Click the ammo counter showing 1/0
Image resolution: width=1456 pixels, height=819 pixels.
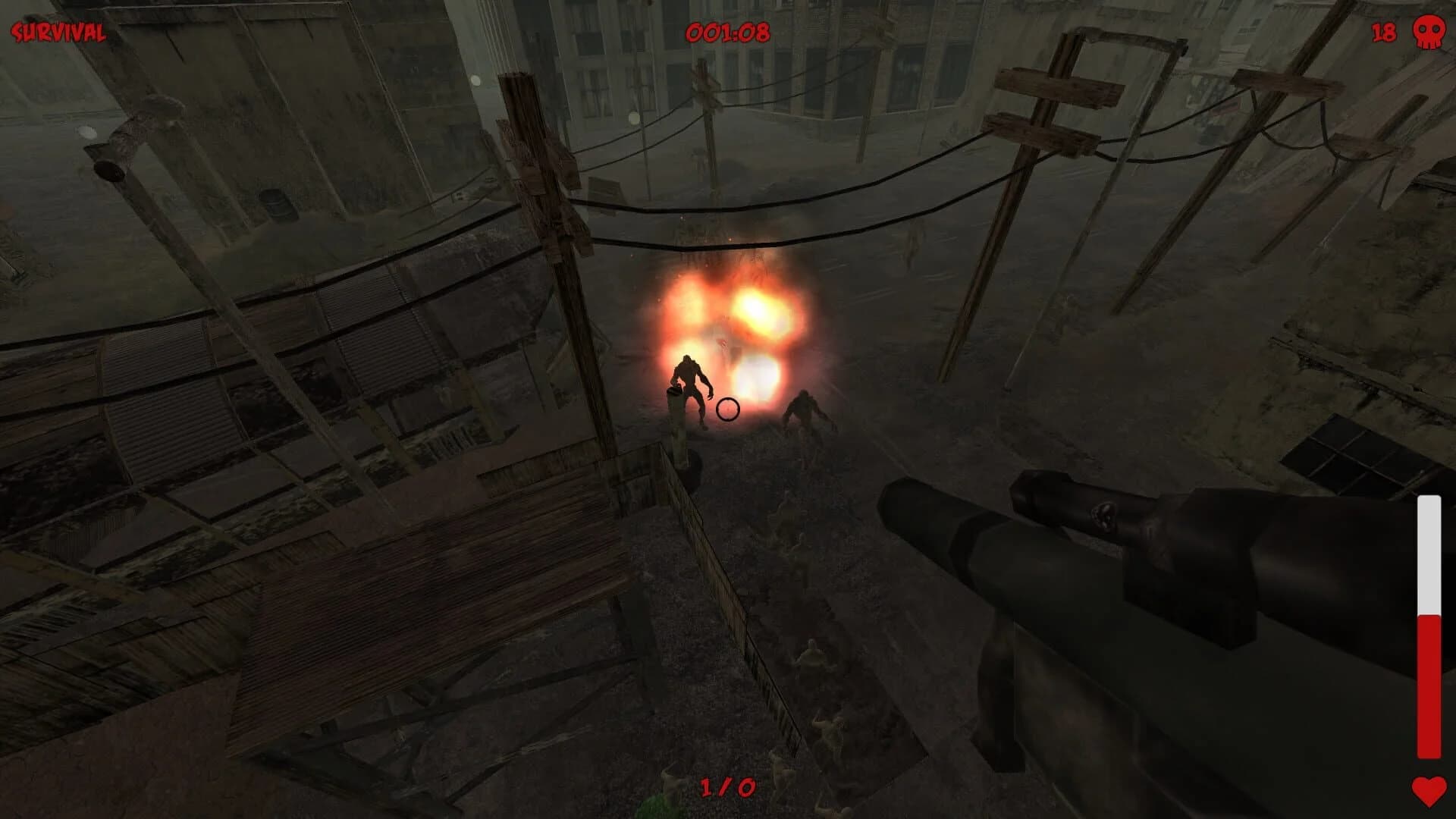point(730,788)
